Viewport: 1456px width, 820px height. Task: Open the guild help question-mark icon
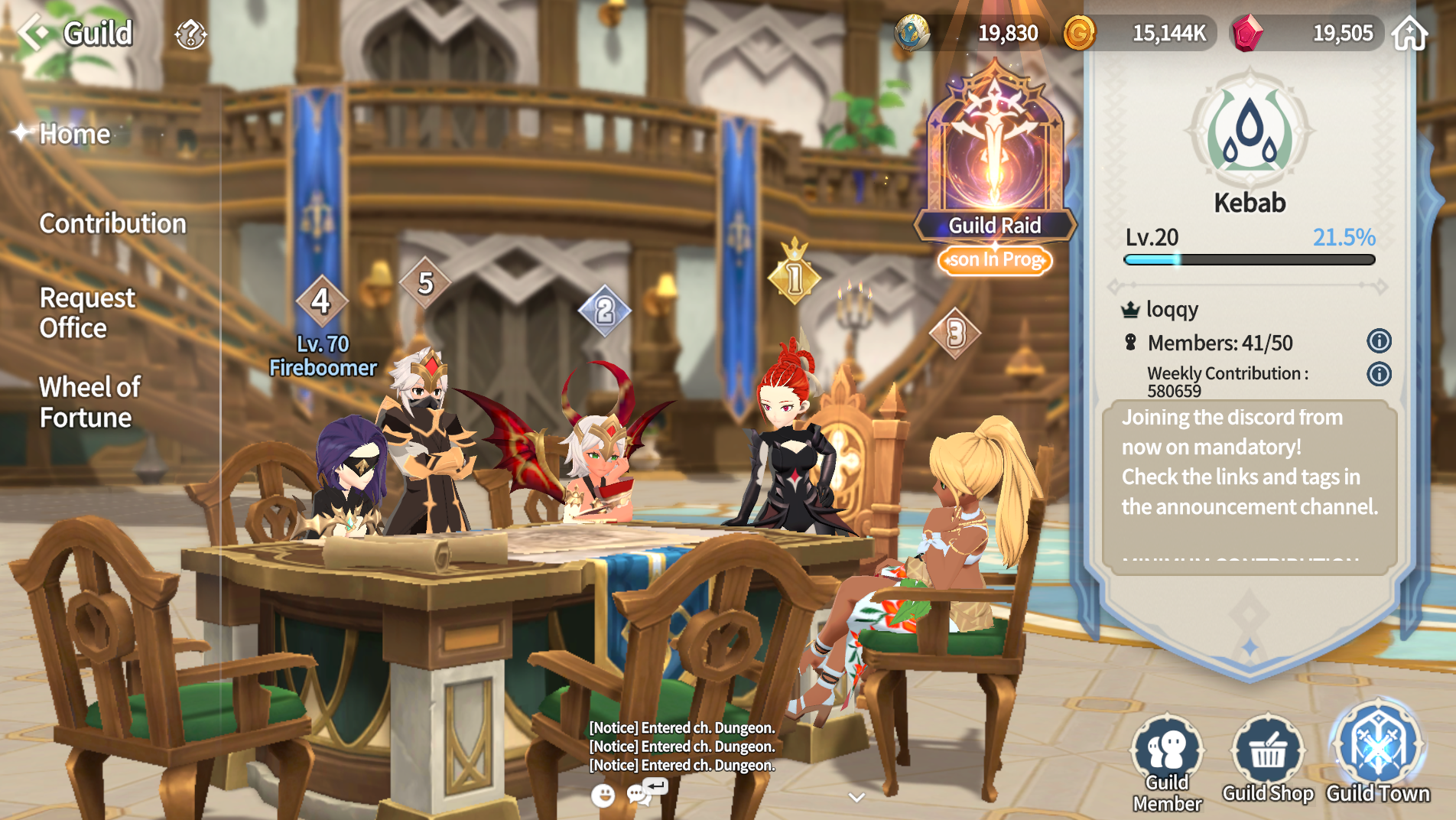(190, 34)
